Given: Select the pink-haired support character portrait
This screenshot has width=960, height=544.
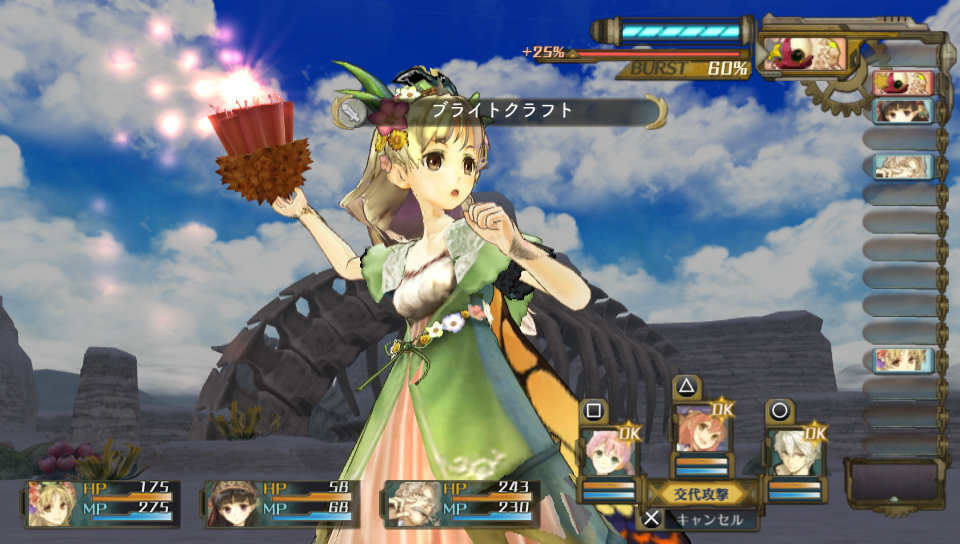Looking at the screenshot, I should pos(609,454).
